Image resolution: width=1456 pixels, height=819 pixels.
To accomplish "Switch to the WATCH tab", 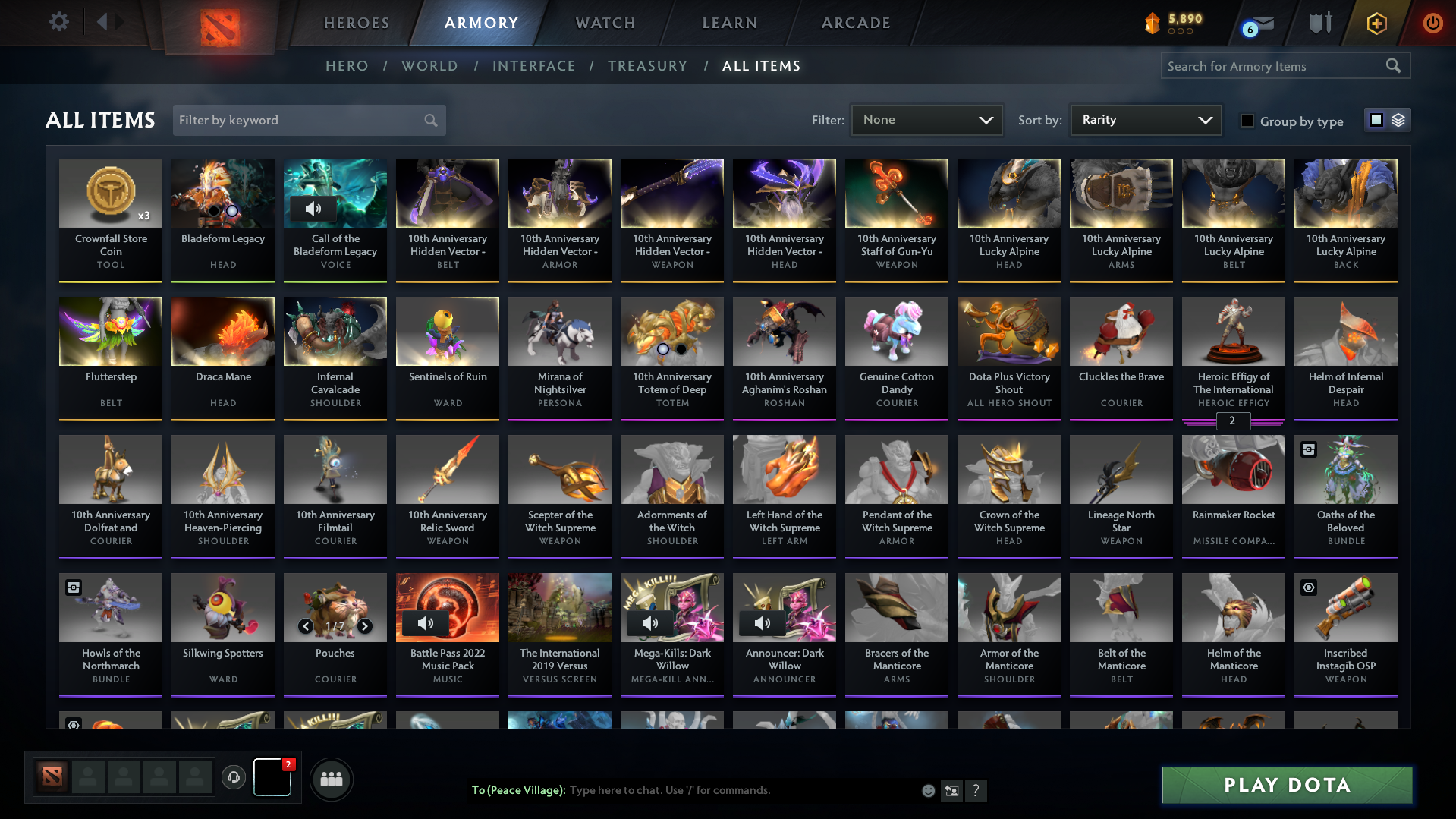I will (605, 23).
